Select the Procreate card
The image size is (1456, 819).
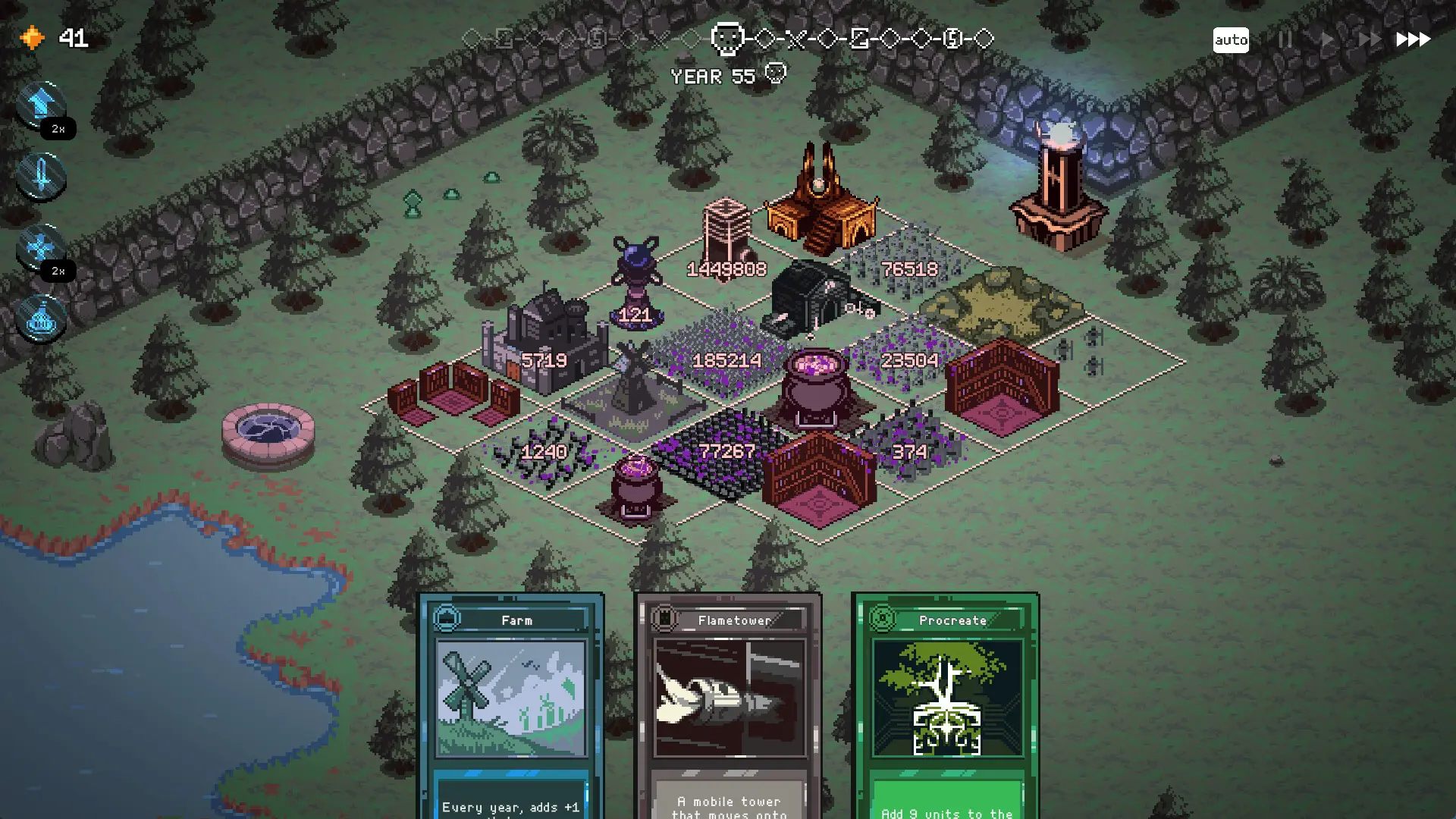[948, 698]
